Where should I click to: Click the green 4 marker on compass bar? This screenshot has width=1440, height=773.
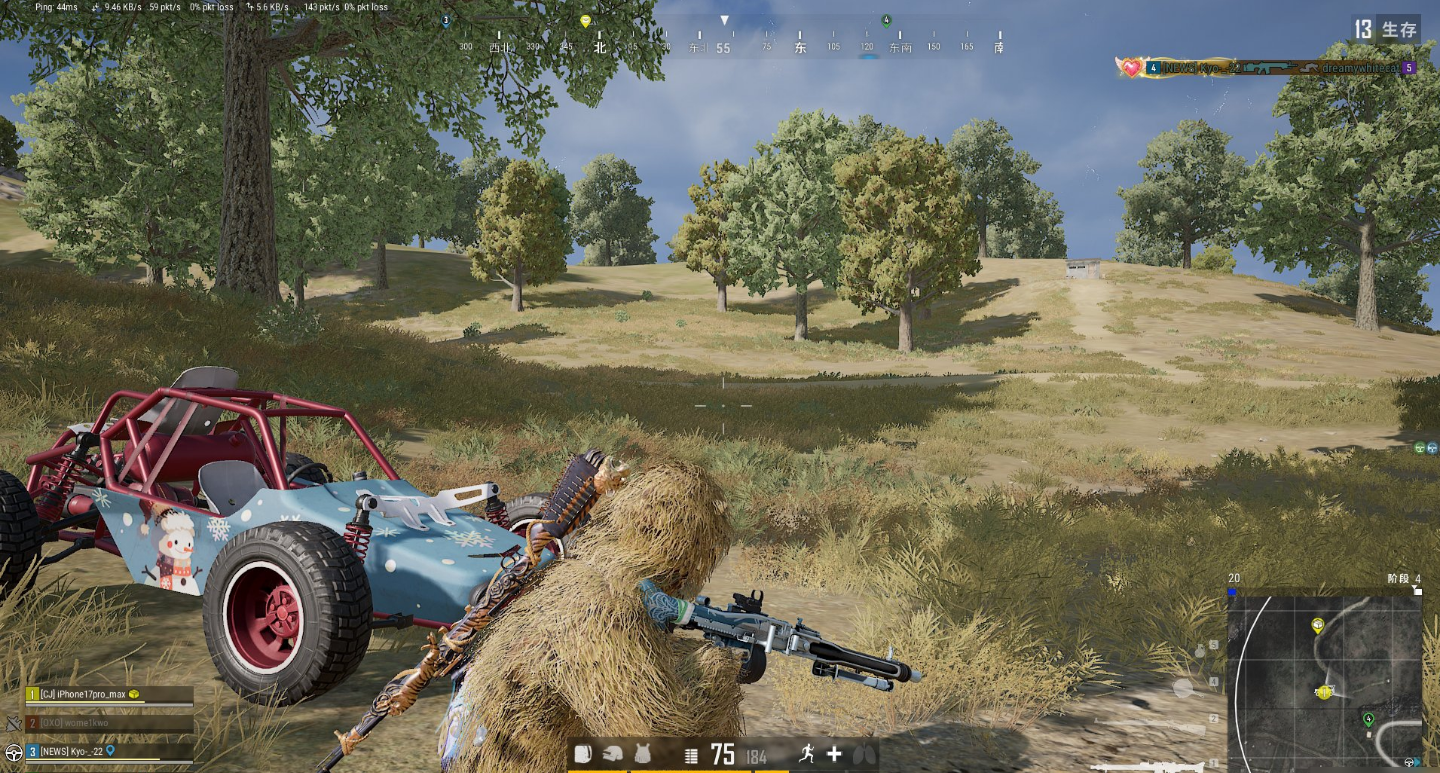point(886,21)
